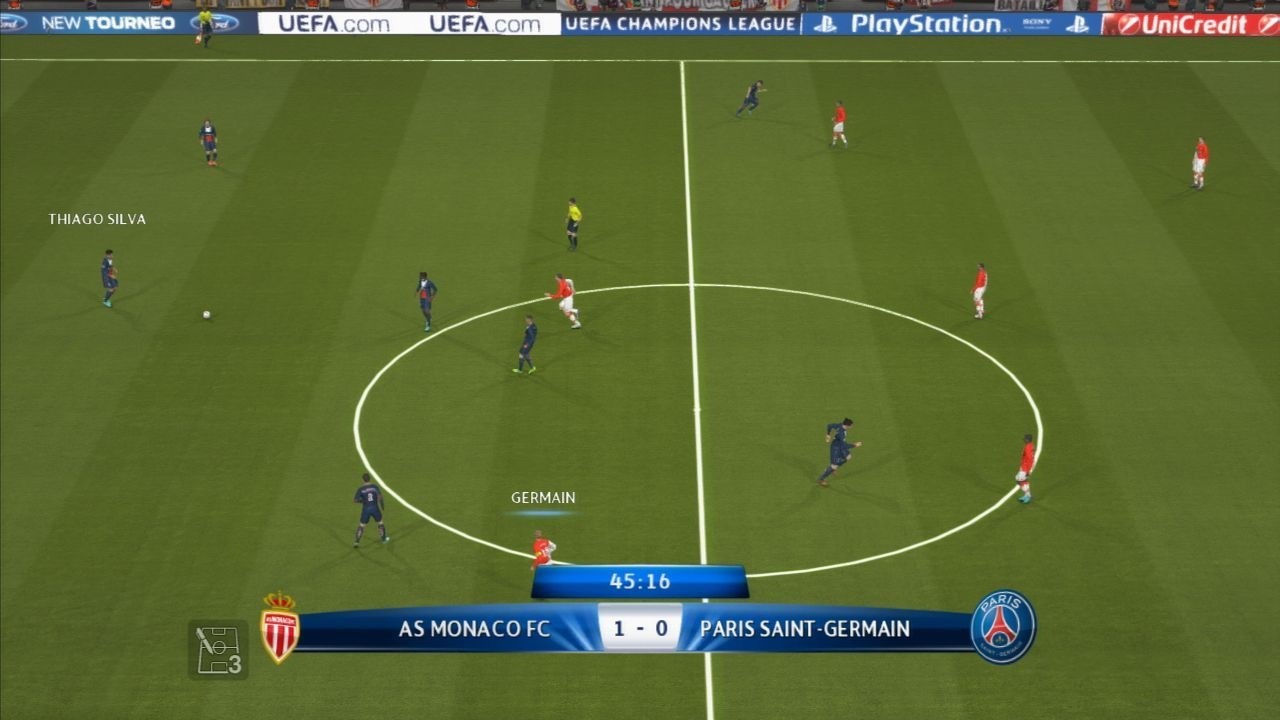Click the 1 - 0 scoreline
The image size is (1280, 720).
(640, 630)
